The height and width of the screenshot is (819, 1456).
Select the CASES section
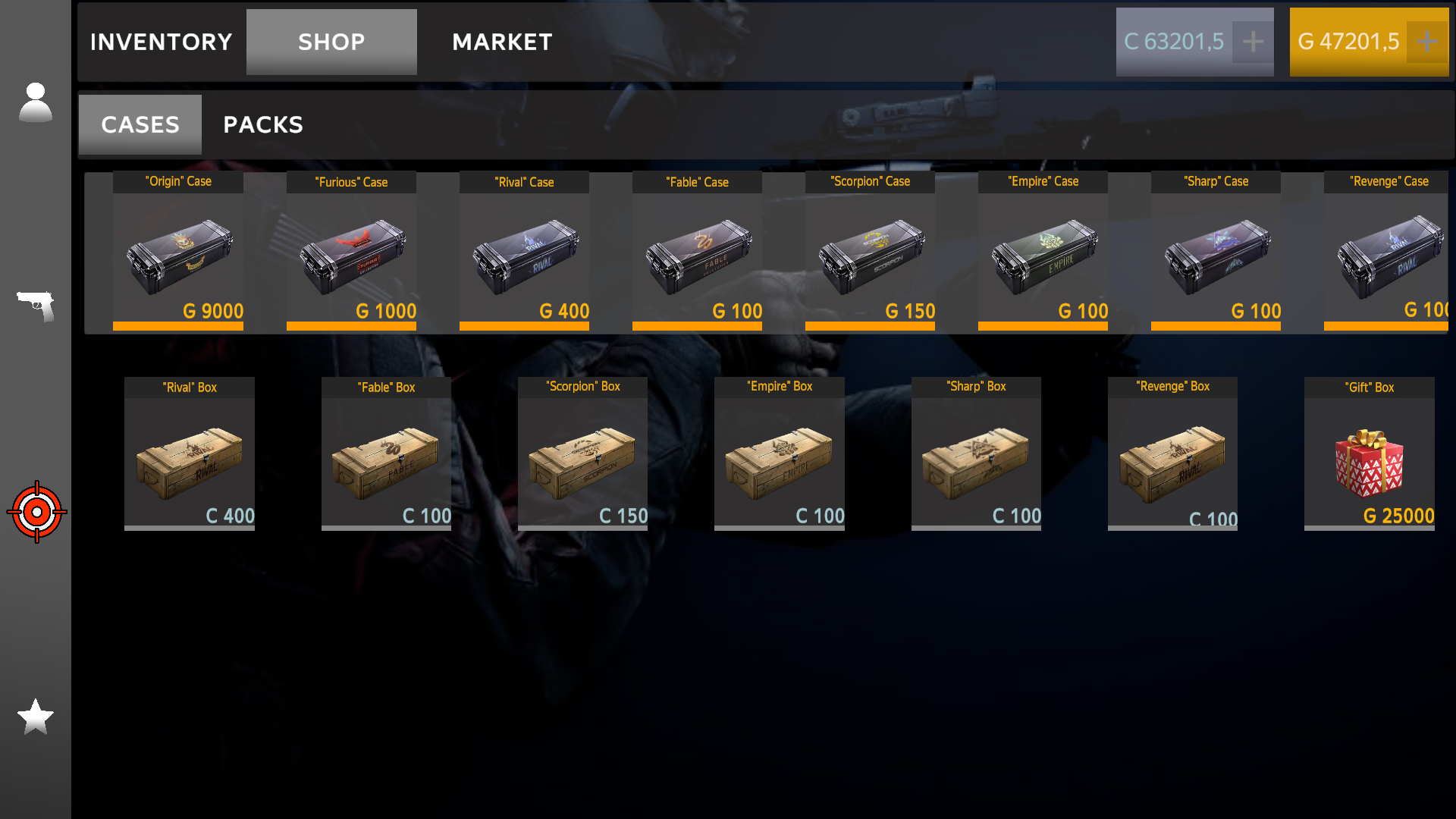click(x=140, y=124)
